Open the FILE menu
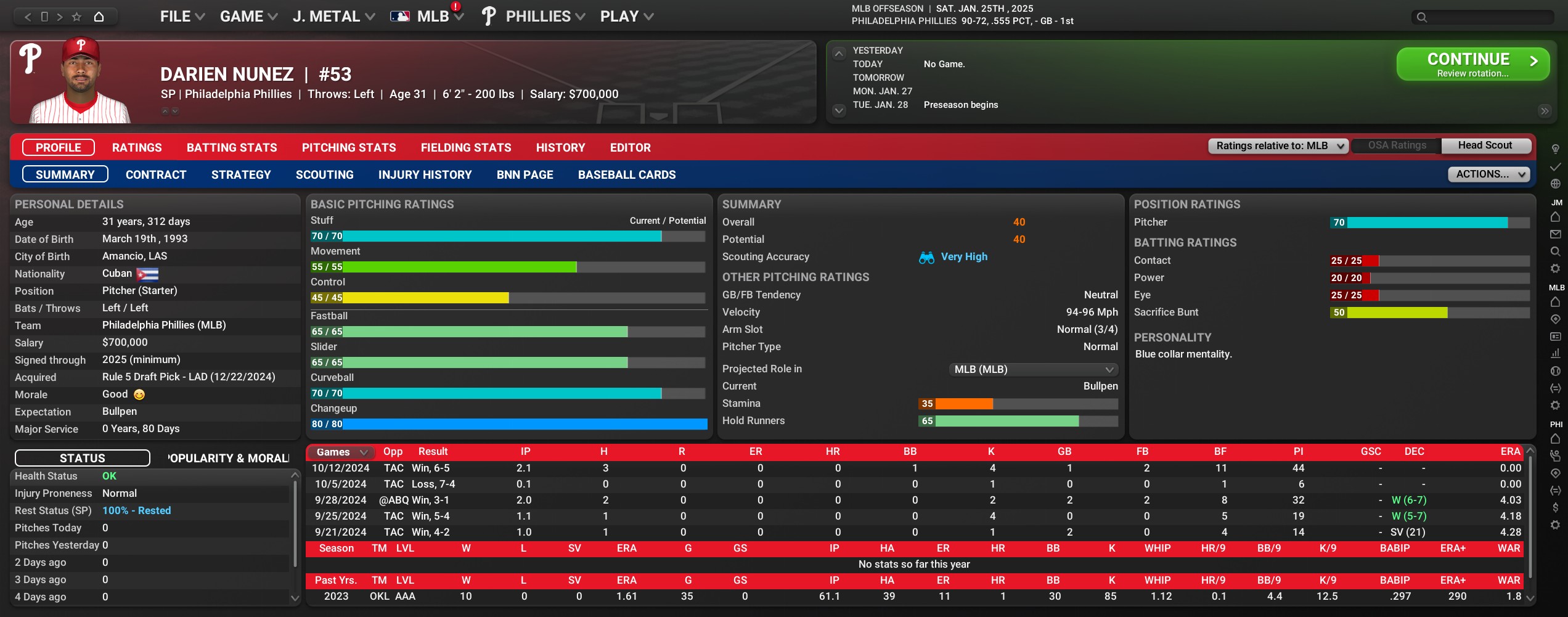 click(x=182, y=17)
